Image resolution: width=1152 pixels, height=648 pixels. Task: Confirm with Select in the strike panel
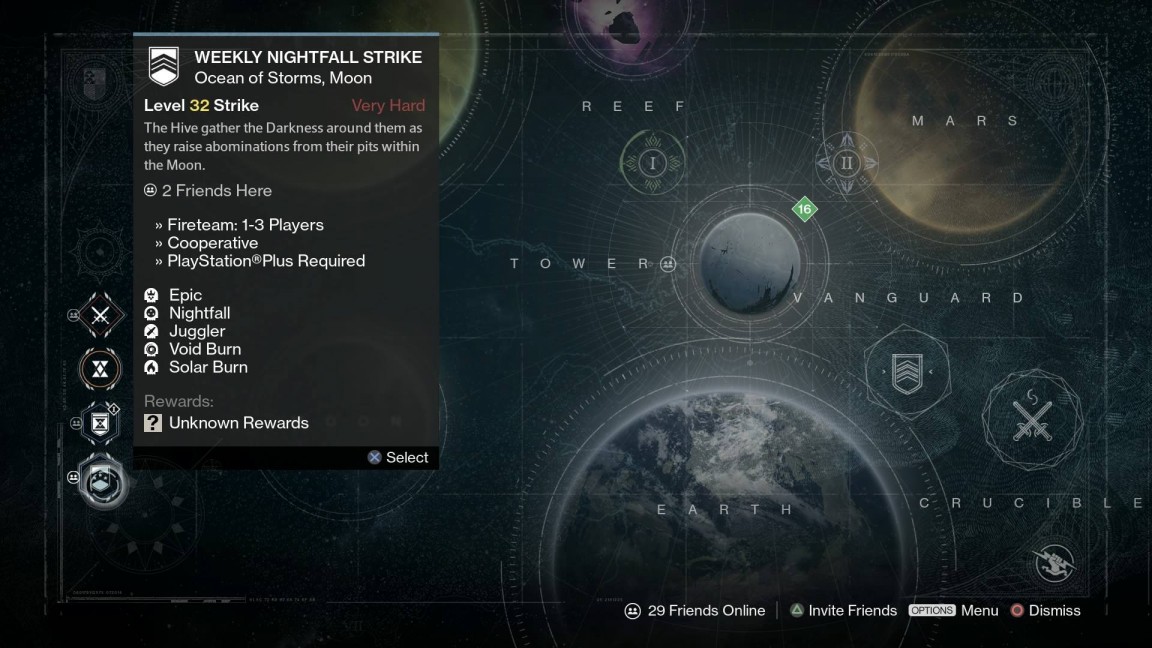(398, 457)
